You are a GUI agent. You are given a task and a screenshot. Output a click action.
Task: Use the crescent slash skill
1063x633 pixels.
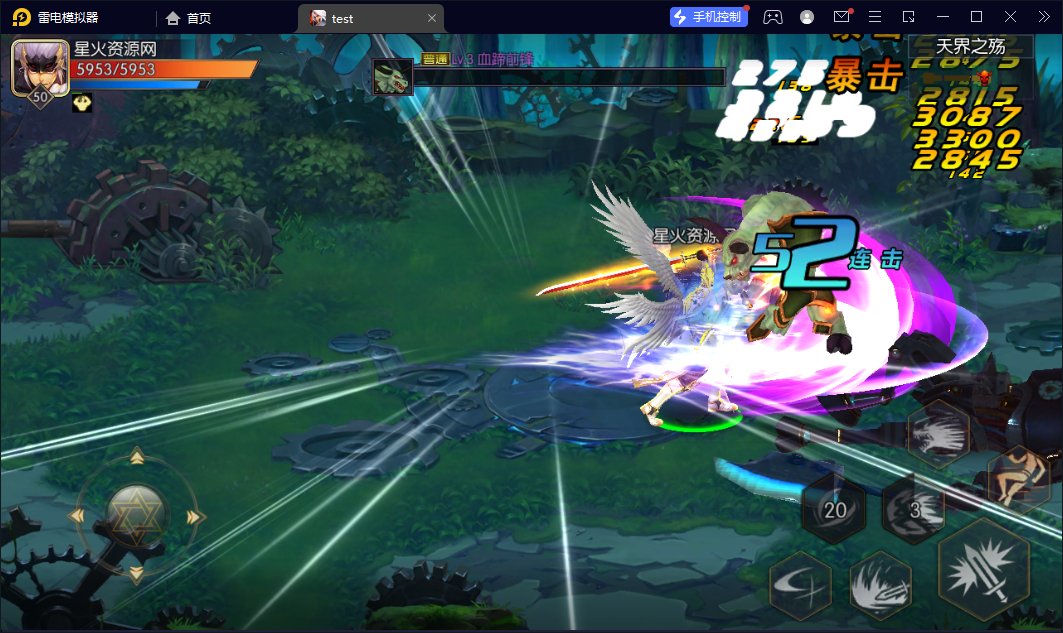[x=801, y=586]
